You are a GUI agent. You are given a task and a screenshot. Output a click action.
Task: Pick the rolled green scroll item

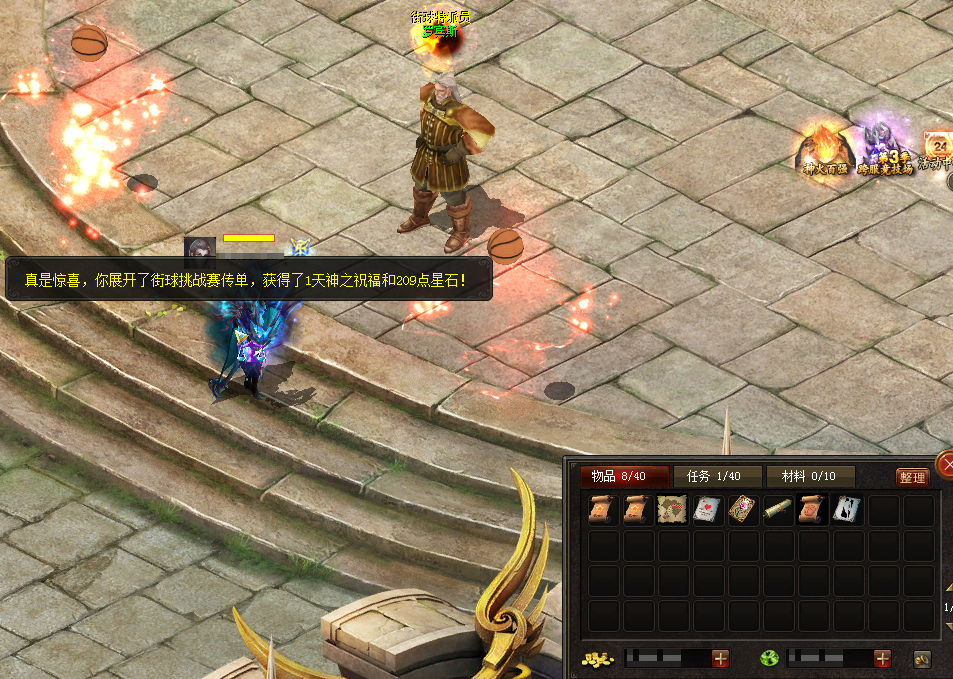click(x=776, y=511)
